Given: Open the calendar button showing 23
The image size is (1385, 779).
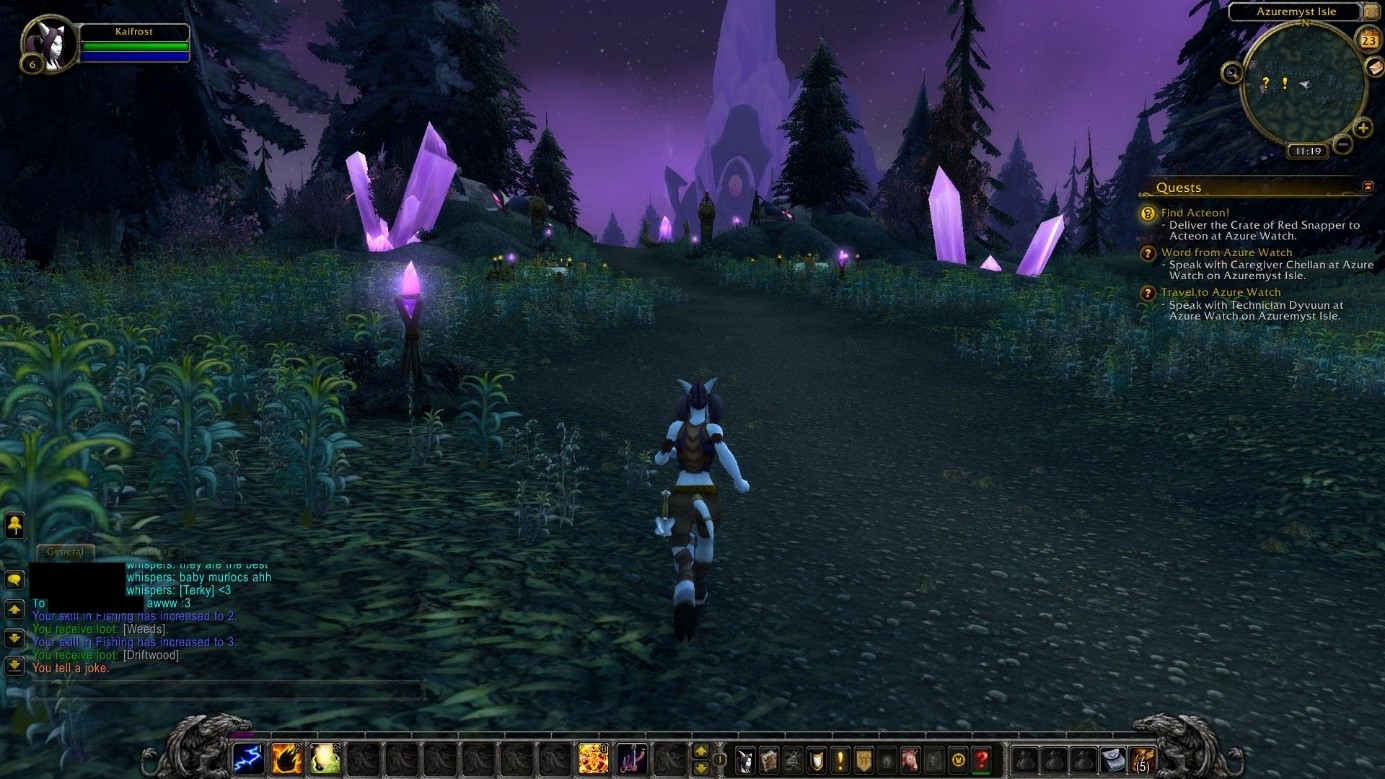Looking at the screenshot, I should pyautogui.click(x=1369, y=39).
